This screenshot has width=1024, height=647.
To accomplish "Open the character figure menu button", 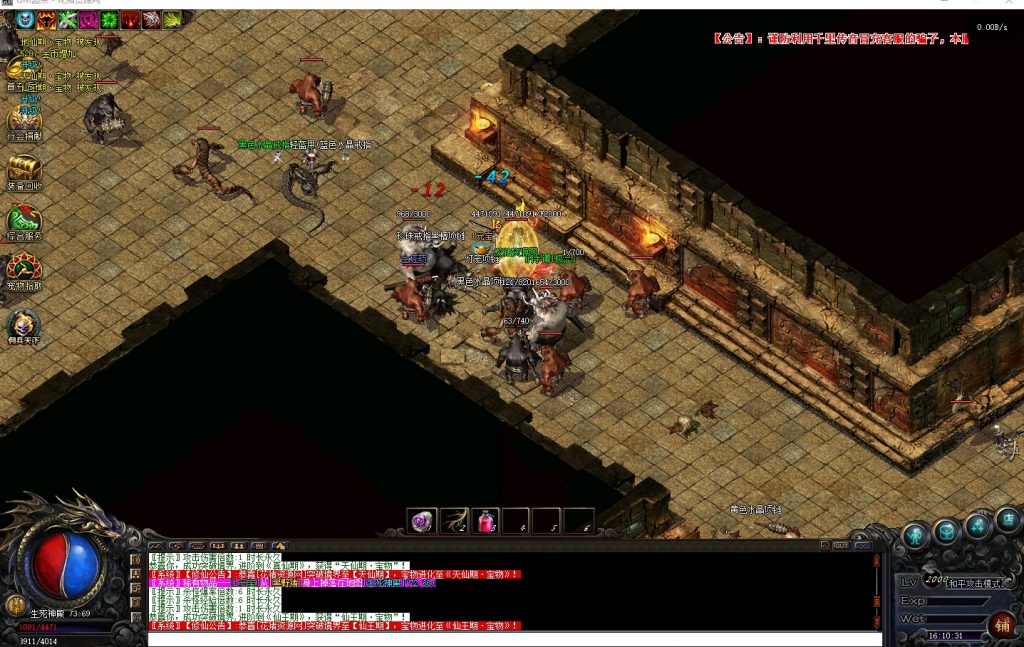I will coord(915,536).
